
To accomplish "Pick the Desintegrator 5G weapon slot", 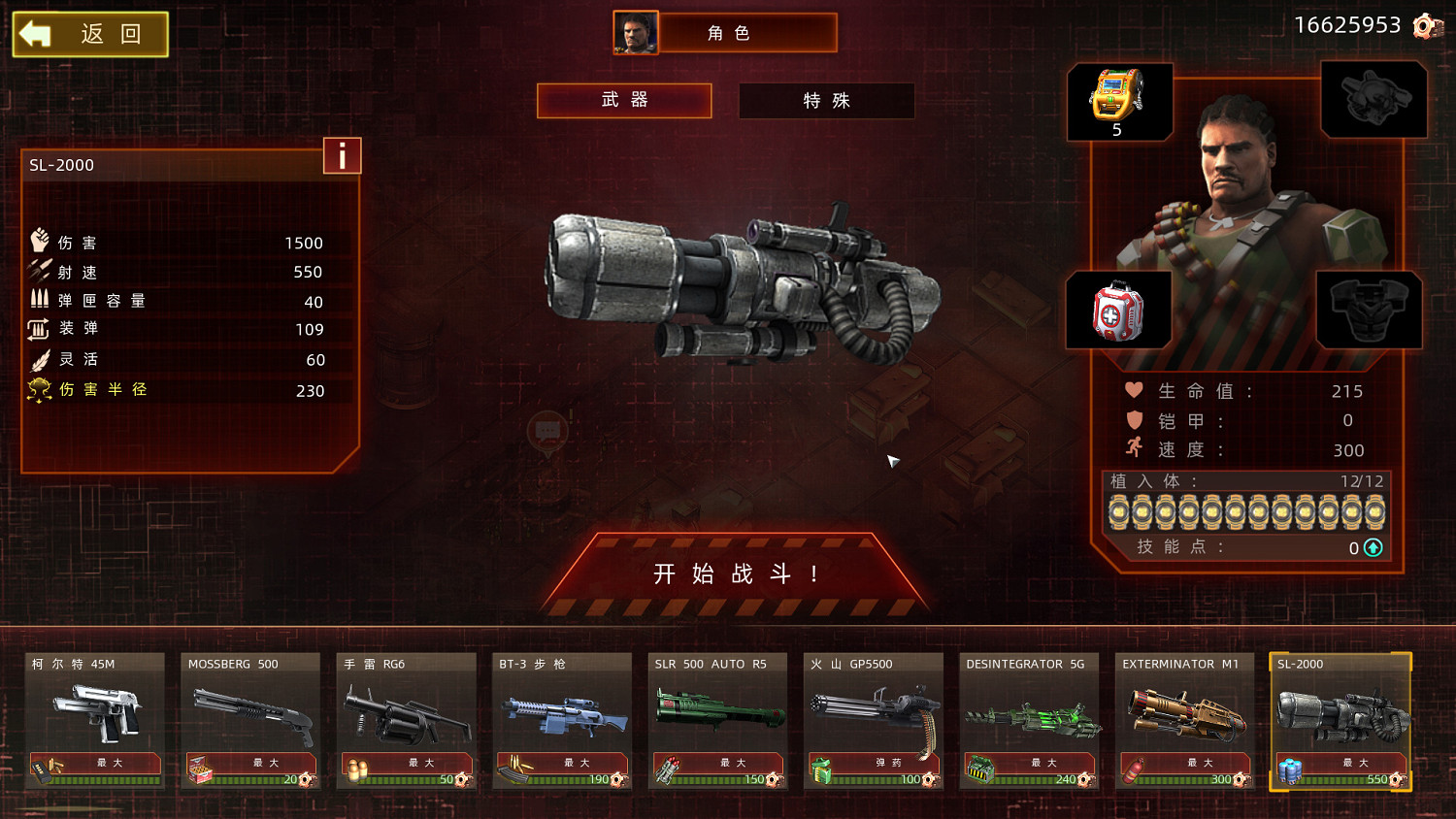I will coord(1029,719).
